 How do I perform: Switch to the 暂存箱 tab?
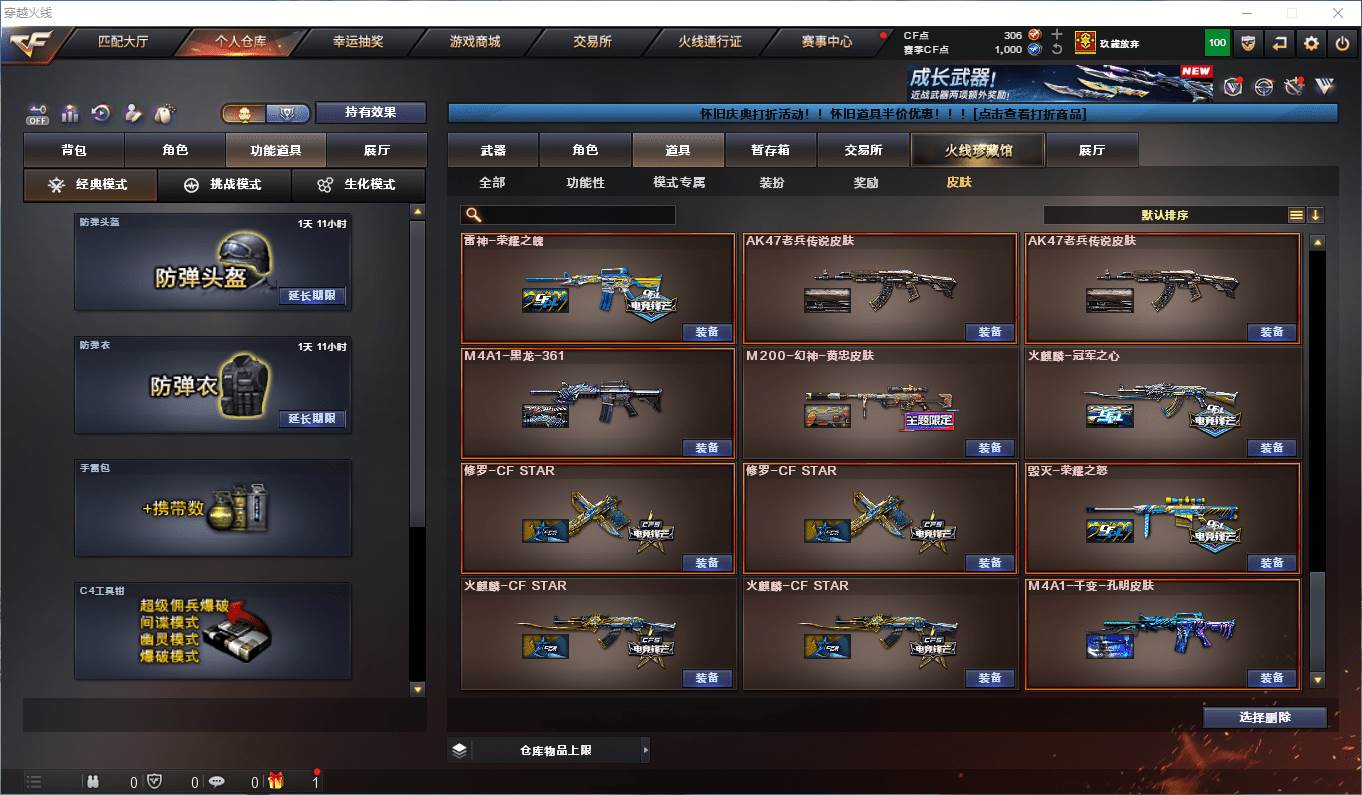(770, 150)
